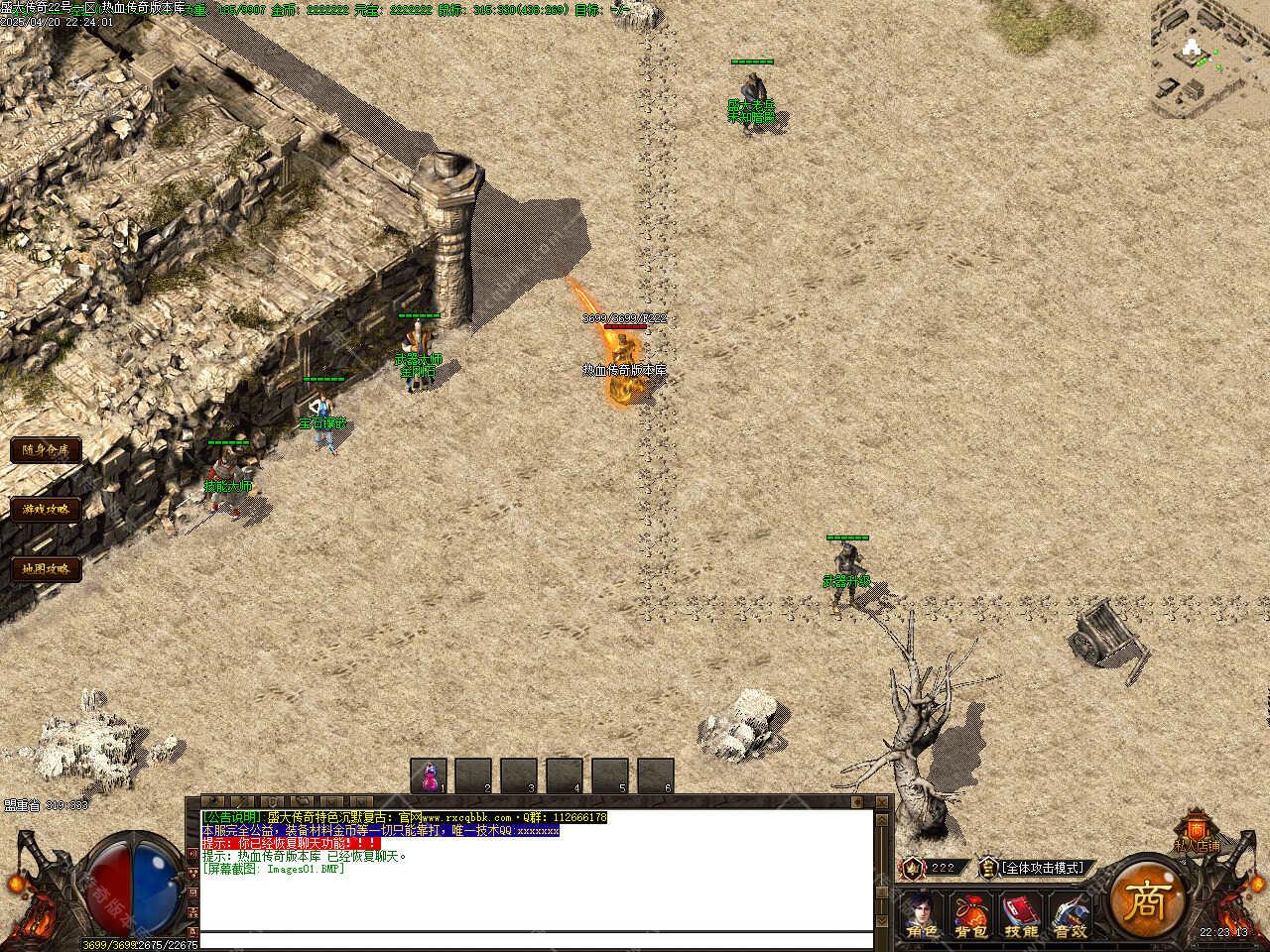Toggle the 音效 sound effects button
The image size is (1270, 952).
click(x=1071, y=914)
